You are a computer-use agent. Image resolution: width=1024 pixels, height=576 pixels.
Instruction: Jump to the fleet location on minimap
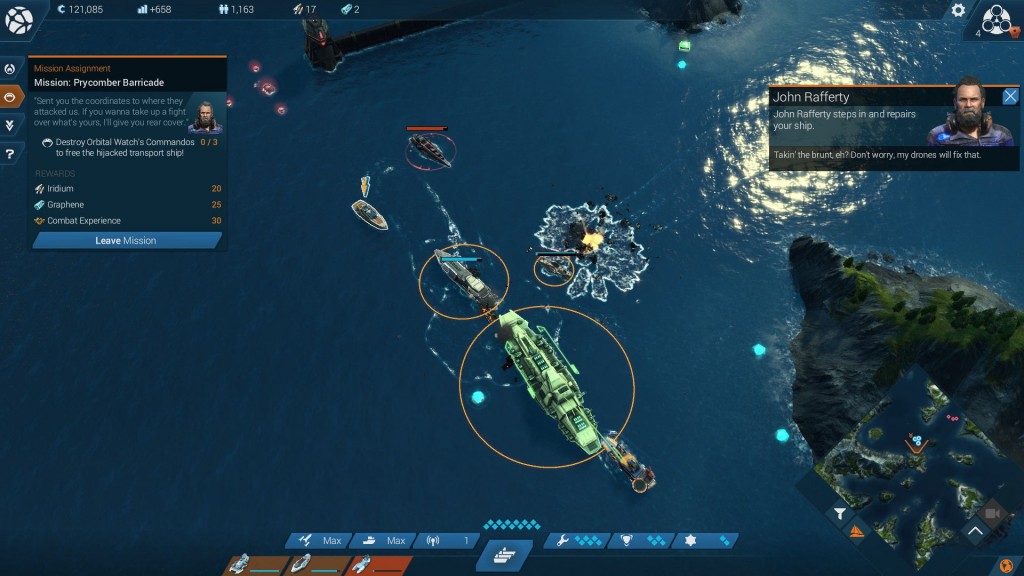pyautogui.click(x=914, y=440)
